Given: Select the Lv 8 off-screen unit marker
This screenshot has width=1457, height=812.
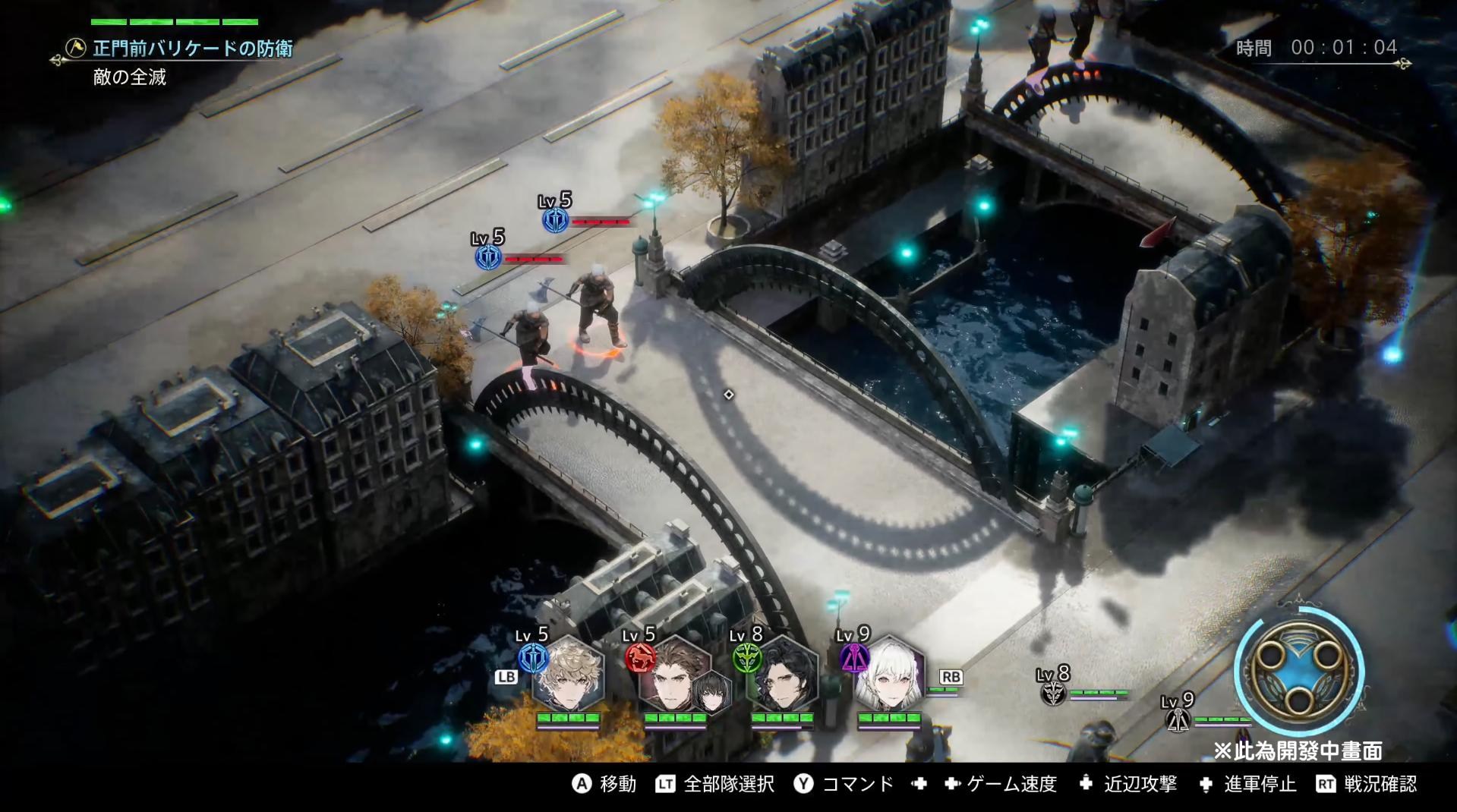Looking at the screenshot, I should pyautogui.click(x=1053, y=692).
